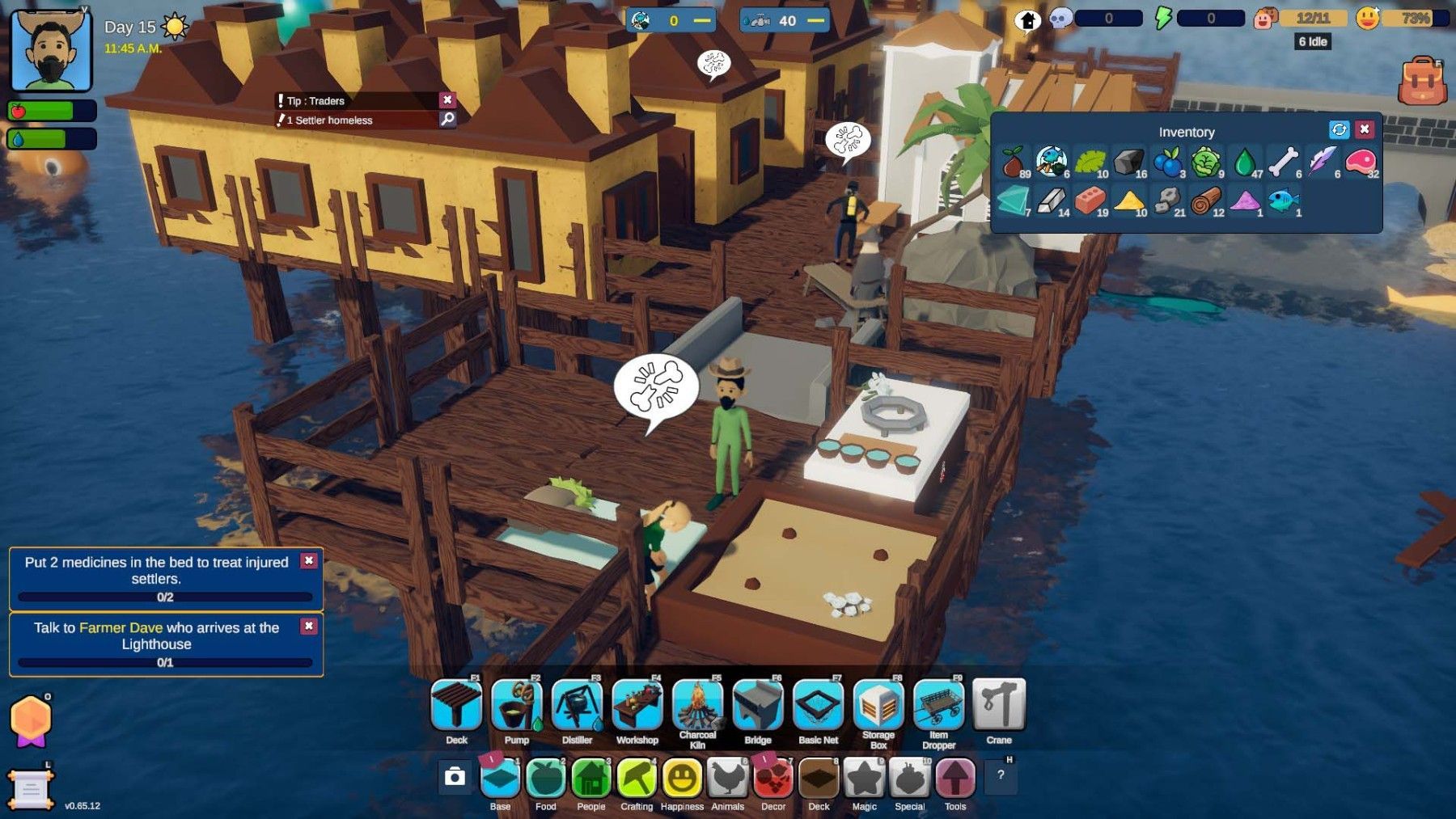Open the backpack icon

[x=1422, y=81]
